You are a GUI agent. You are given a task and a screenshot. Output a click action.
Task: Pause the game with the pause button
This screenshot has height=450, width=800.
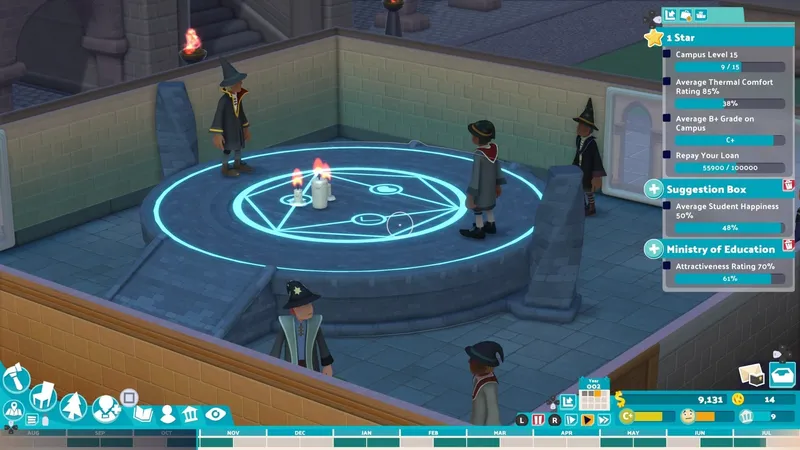(538, 420)
